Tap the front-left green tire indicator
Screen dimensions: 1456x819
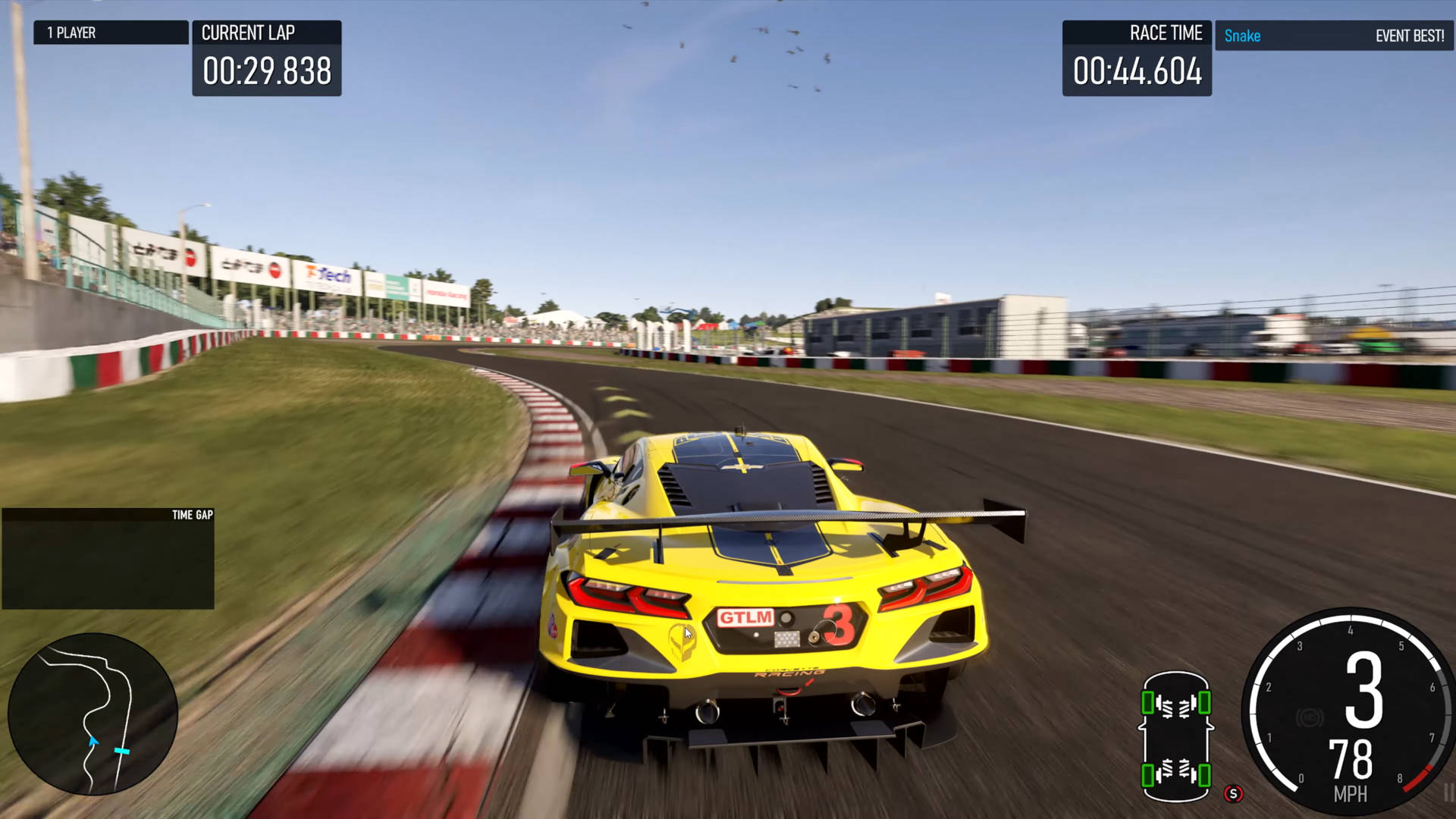[1148, 702]
